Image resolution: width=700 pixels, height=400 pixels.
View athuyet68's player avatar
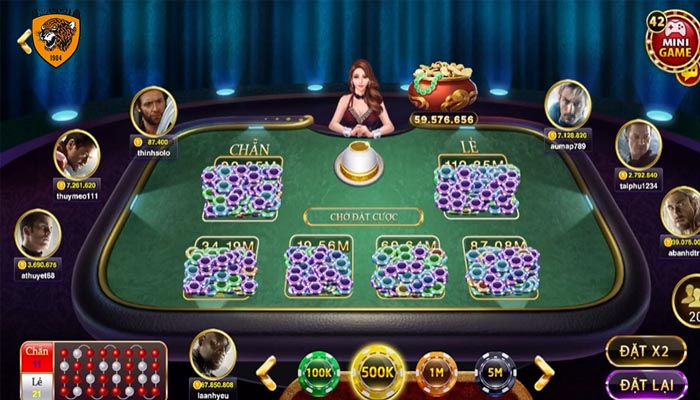click(38, 233)
